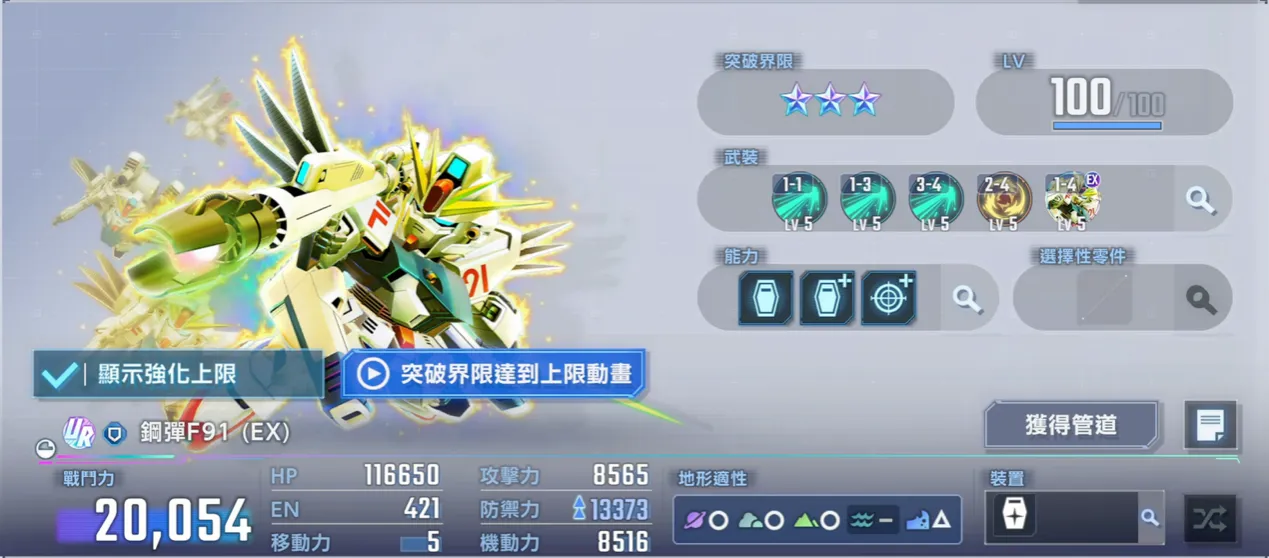Select the plain shield ability icon
Screen dimensions: 1269x558
tap(765, 298)
